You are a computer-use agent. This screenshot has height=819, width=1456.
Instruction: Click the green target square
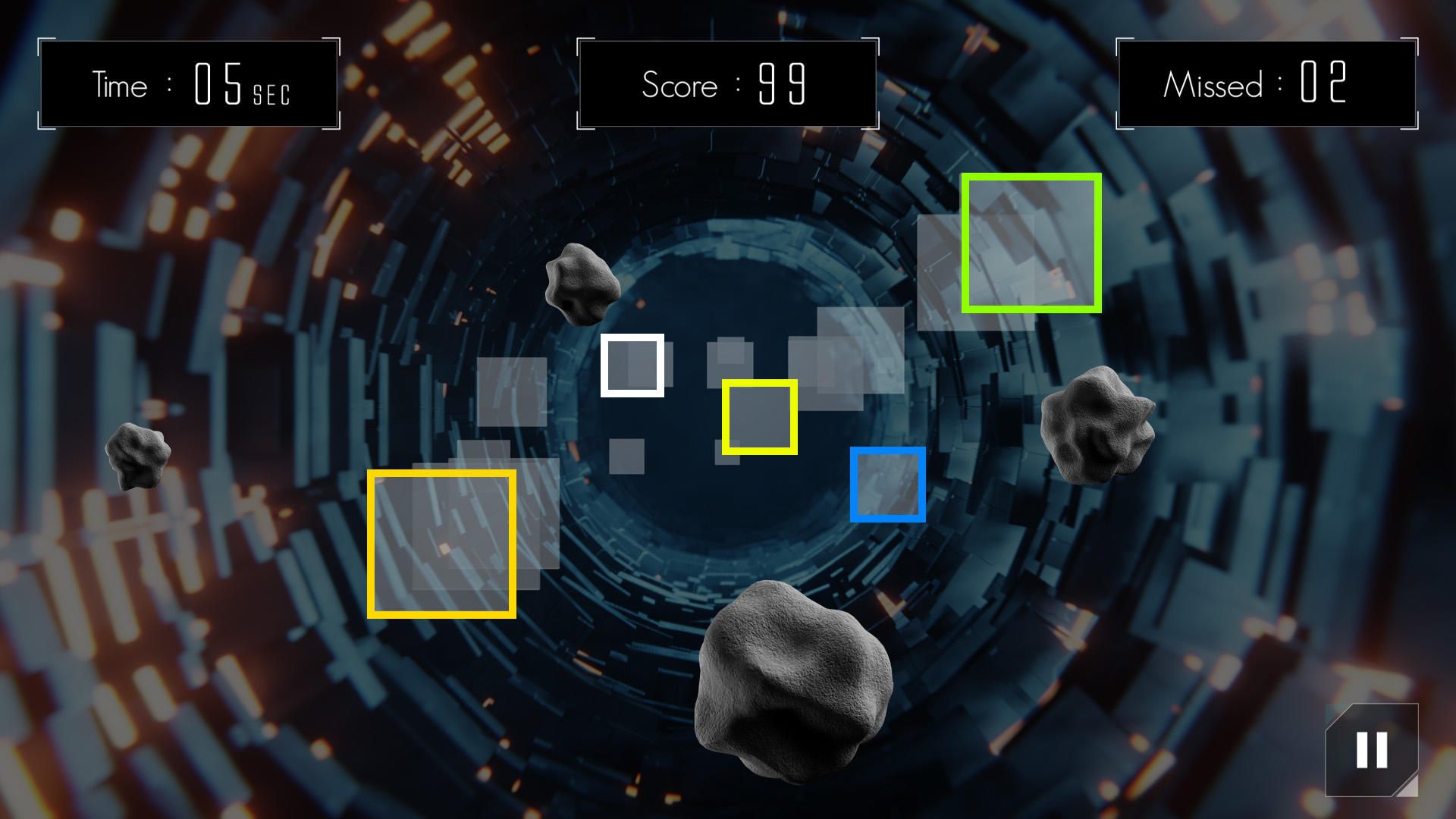[1031, 241]
